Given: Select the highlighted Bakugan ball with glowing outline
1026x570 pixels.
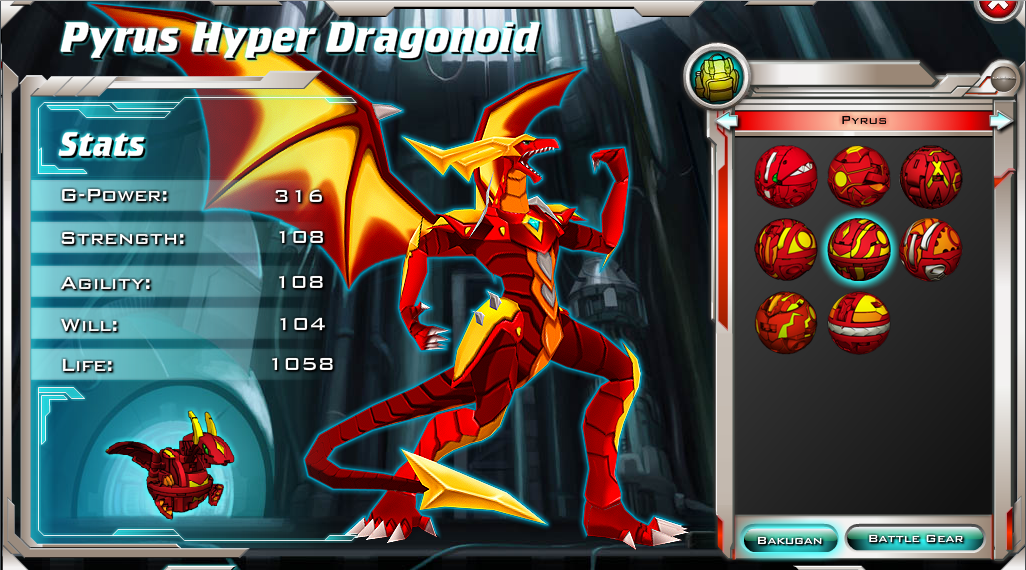Looking at the screenshot, I should [x=858, y=248].
